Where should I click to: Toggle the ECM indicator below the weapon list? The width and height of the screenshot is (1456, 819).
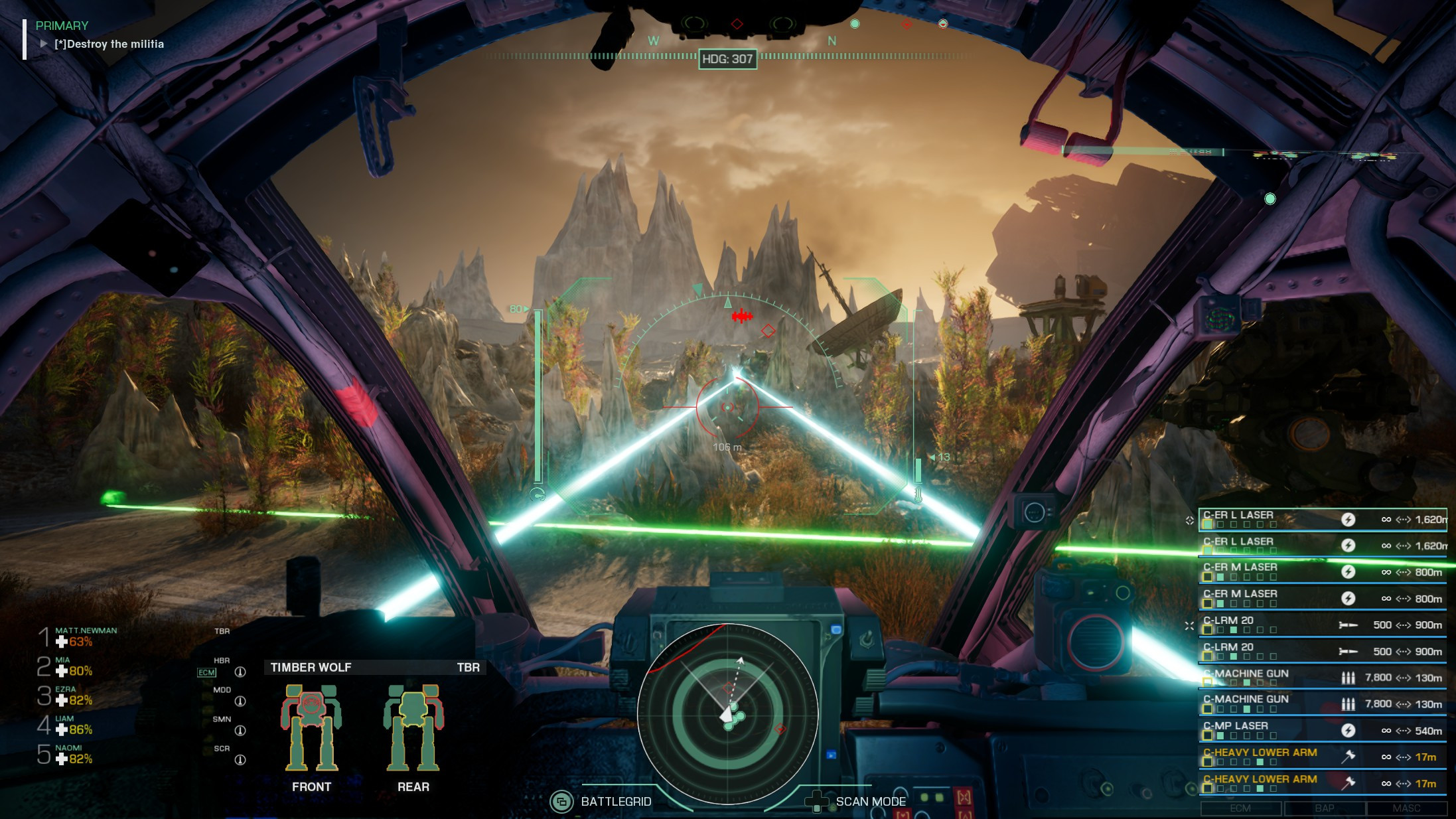[x=1240, y=808]
